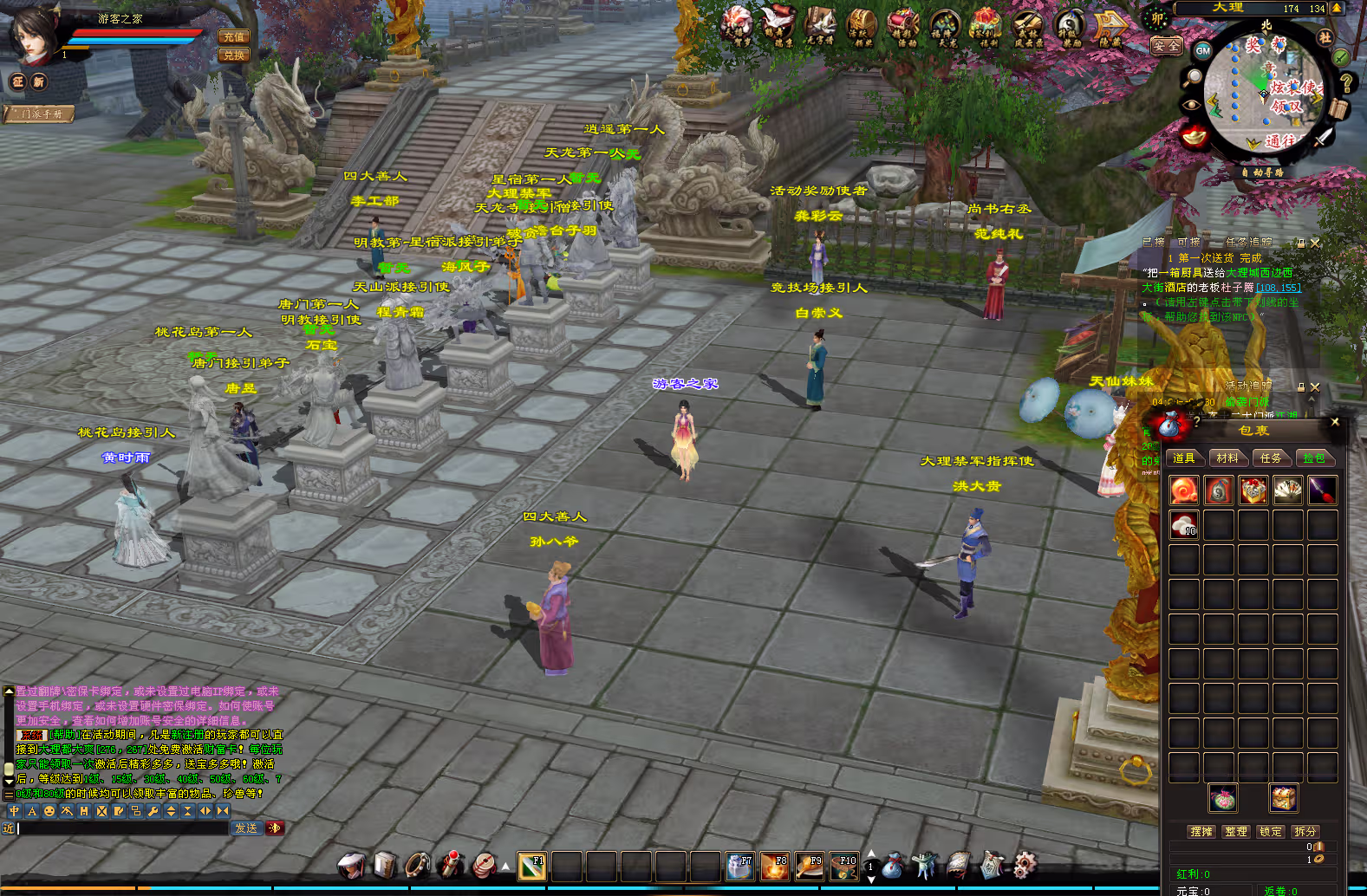Select the 道具 items tab
Viewport: 1367px width, 896px height.
click(1184, 458)
